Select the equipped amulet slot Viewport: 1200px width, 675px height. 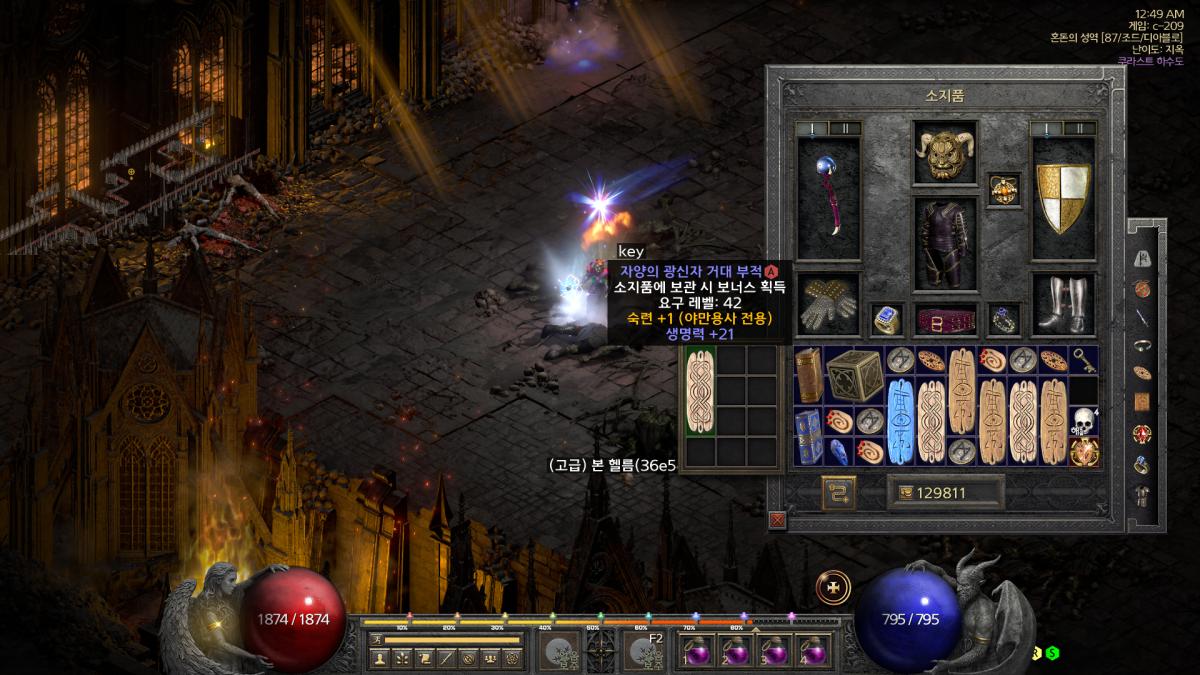pos(1003,188)
